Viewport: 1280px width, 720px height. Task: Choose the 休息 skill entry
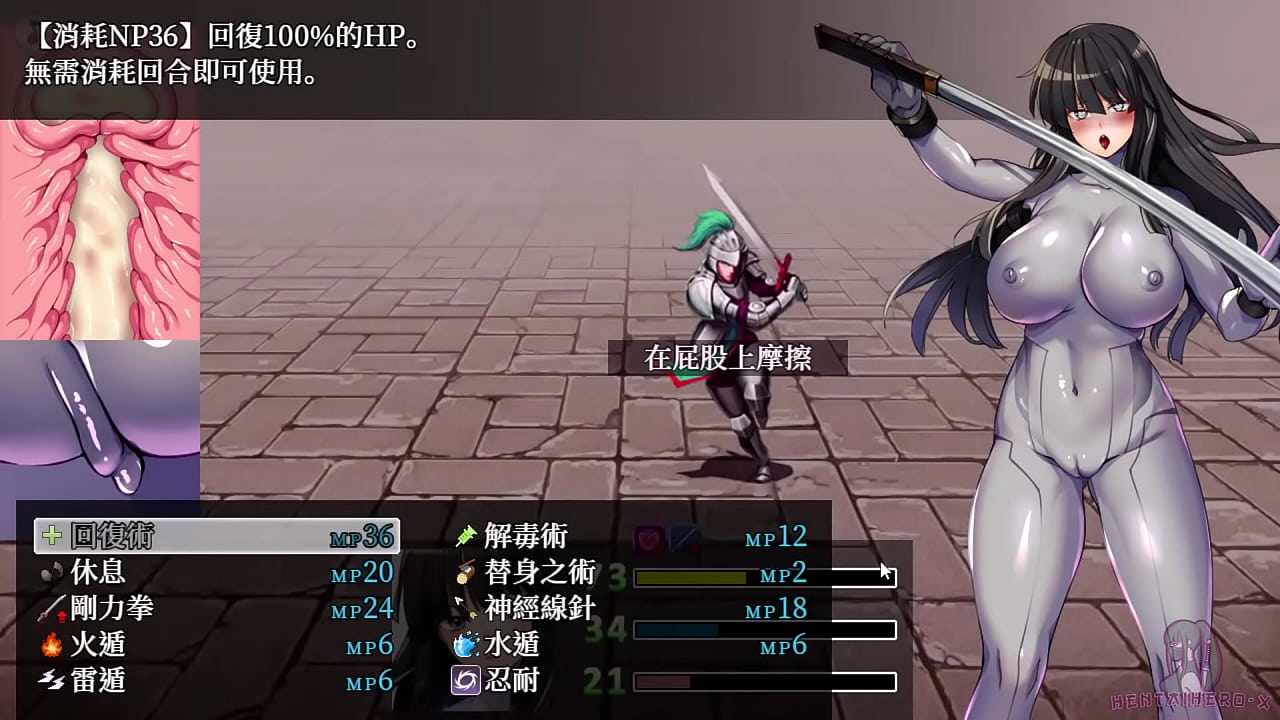[216, 572]
